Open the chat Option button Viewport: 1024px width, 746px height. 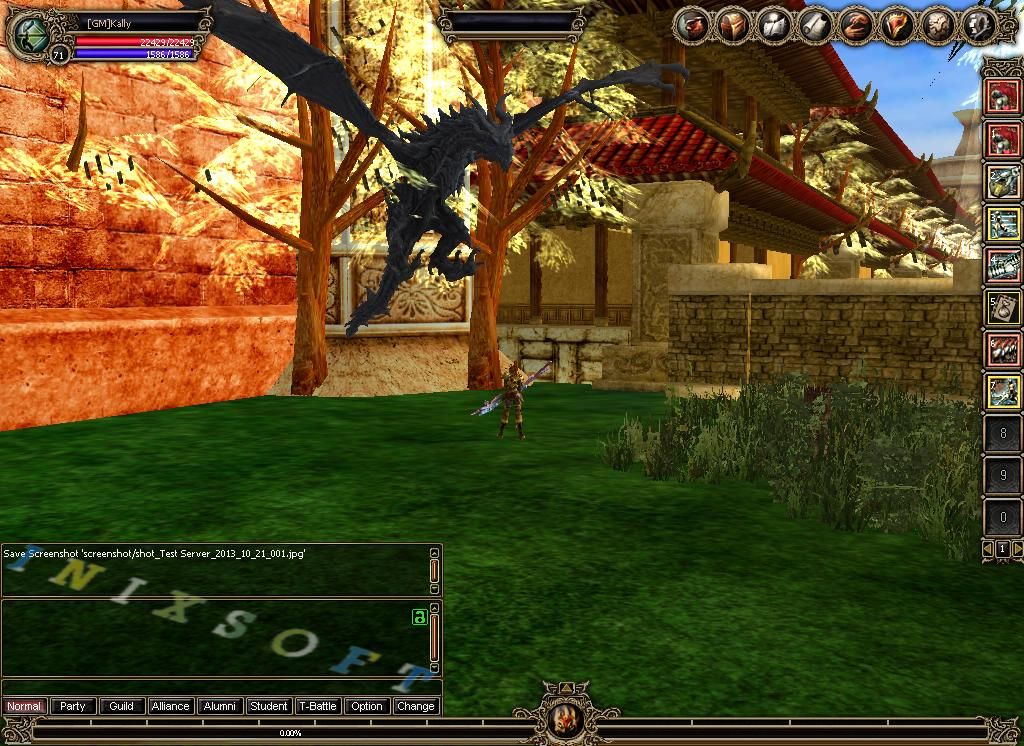367,706
